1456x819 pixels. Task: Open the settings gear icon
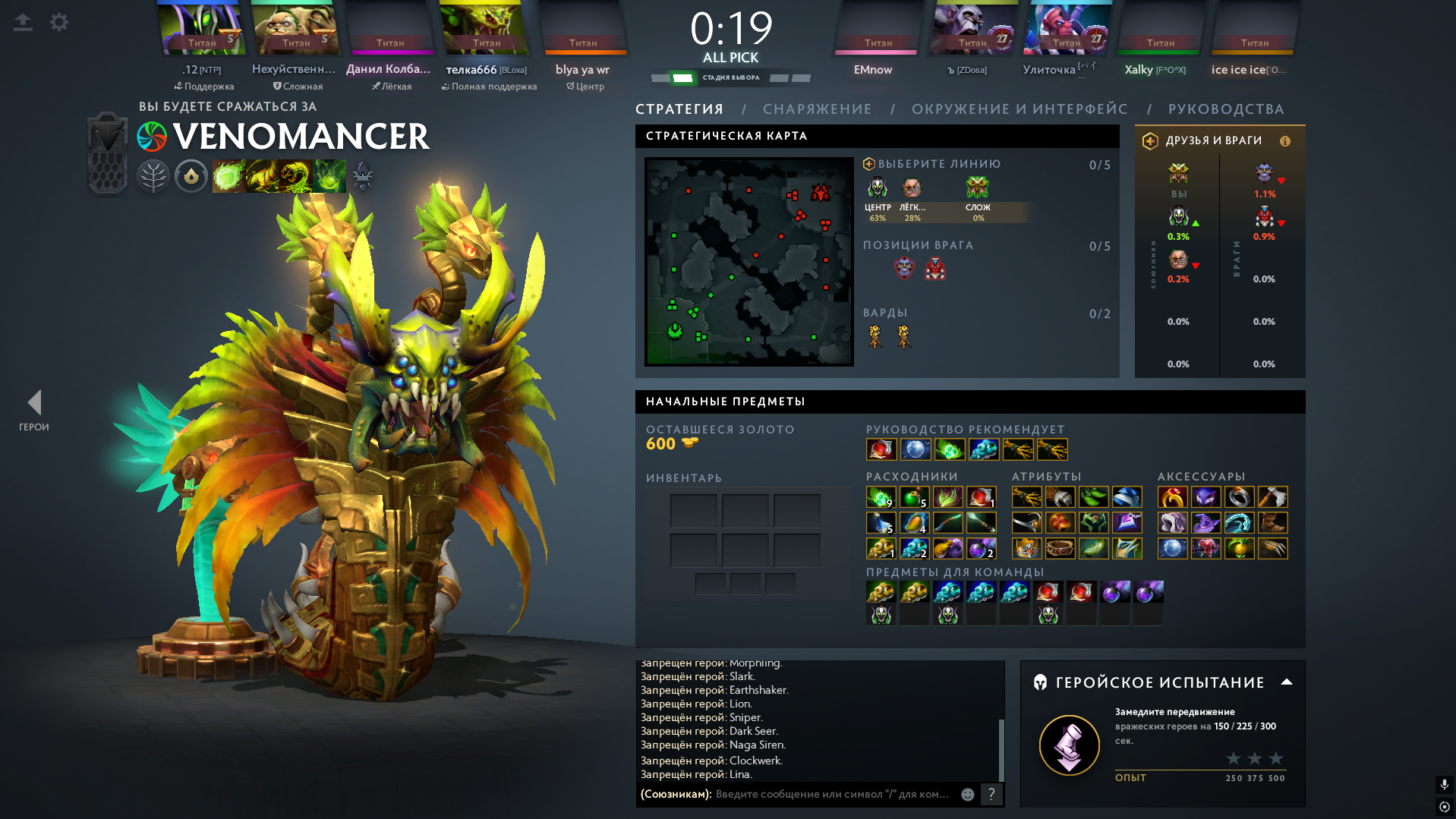[x=59, y=22]
